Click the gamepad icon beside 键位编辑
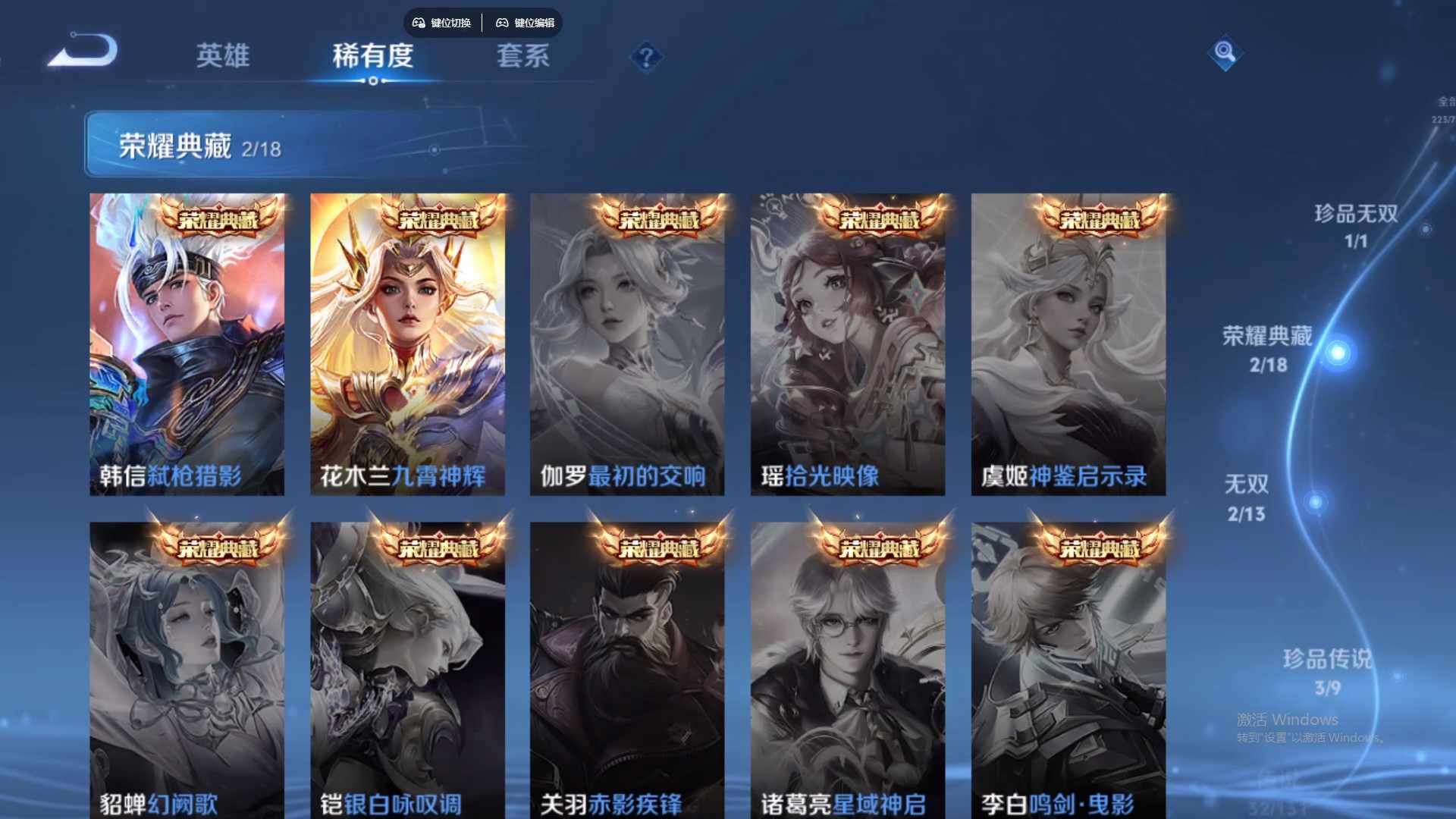The height and width of the screenshot is (819, 1456). pyautogui.click(x=503, y=23)
